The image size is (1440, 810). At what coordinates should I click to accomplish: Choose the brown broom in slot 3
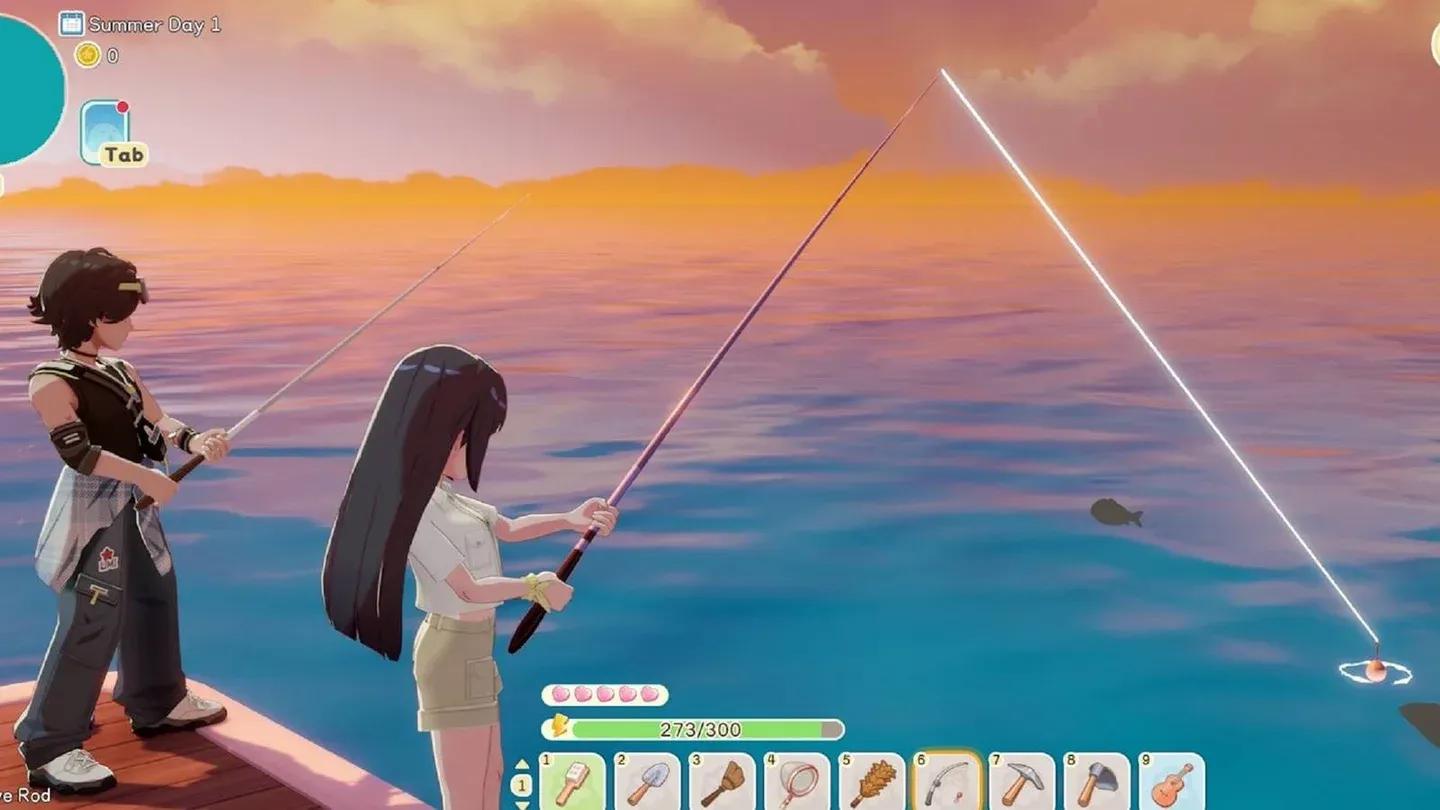click(722, 783)
